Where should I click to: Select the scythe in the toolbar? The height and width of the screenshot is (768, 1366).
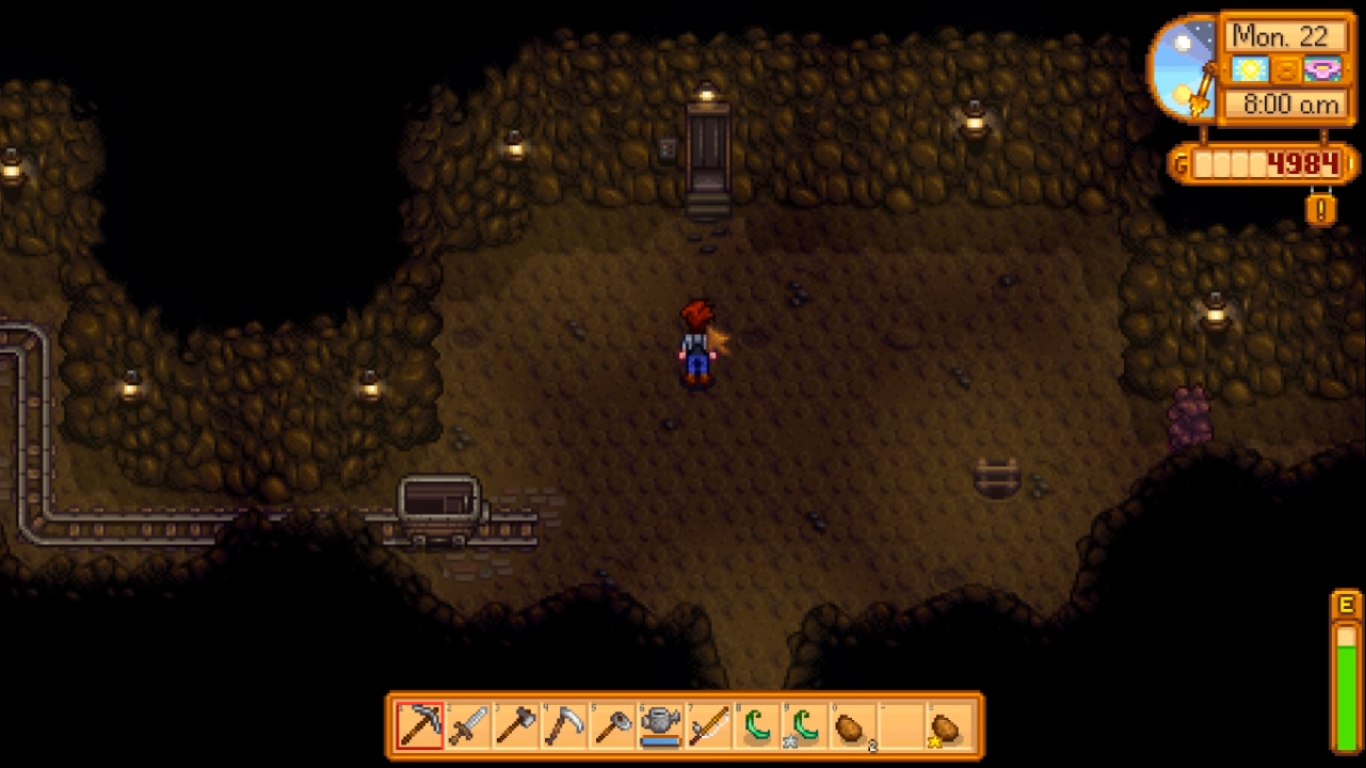tap(564, 726)
